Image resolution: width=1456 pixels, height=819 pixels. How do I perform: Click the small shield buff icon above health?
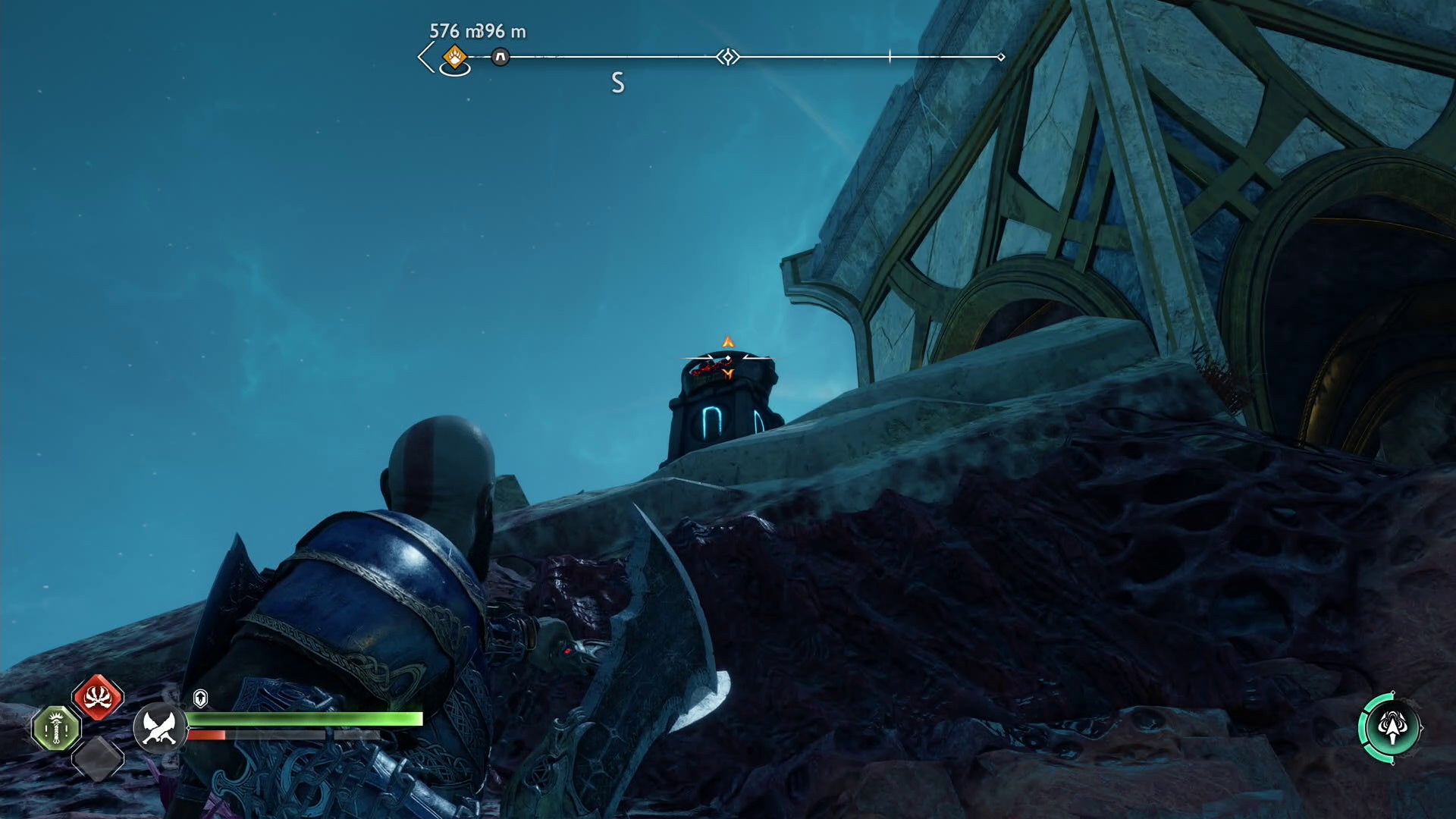pyautogui.click(x=200, y=698)
